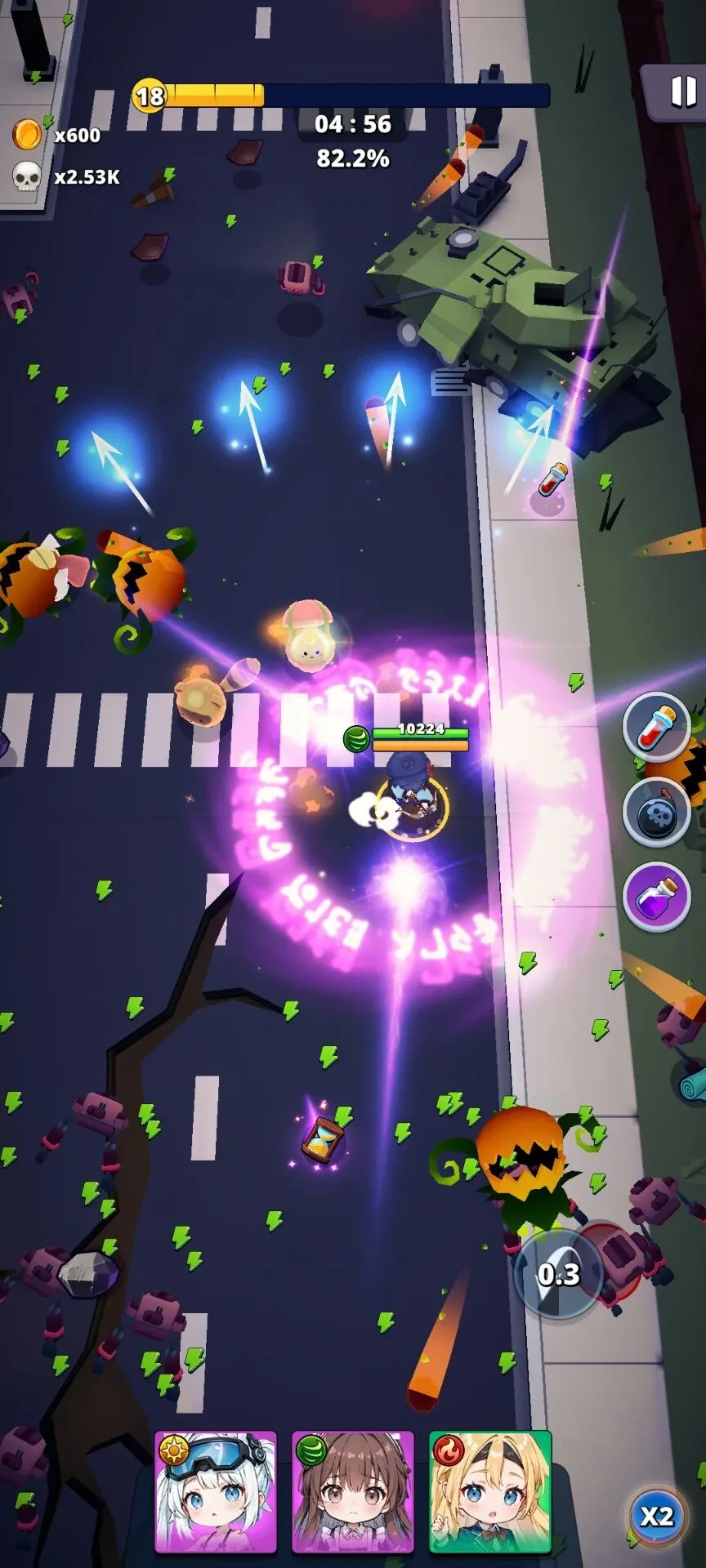
Task: Use the purple potion flask
Action: click(x=656, y=897)
